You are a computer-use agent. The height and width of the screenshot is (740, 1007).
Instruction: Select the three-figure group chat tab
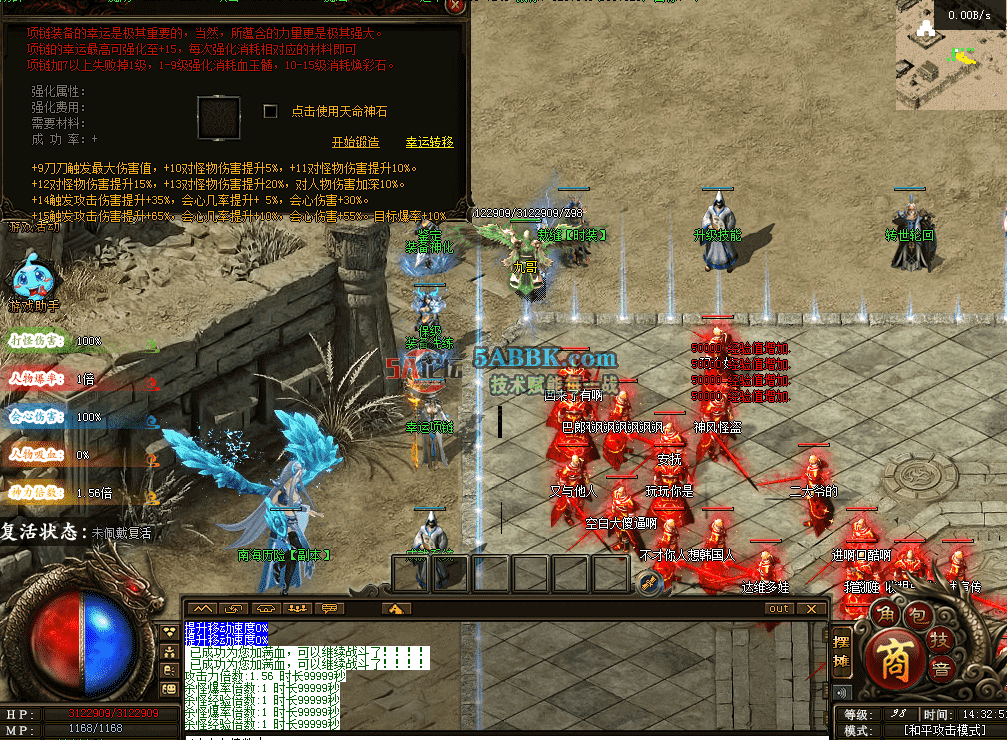tap(297, 608)
